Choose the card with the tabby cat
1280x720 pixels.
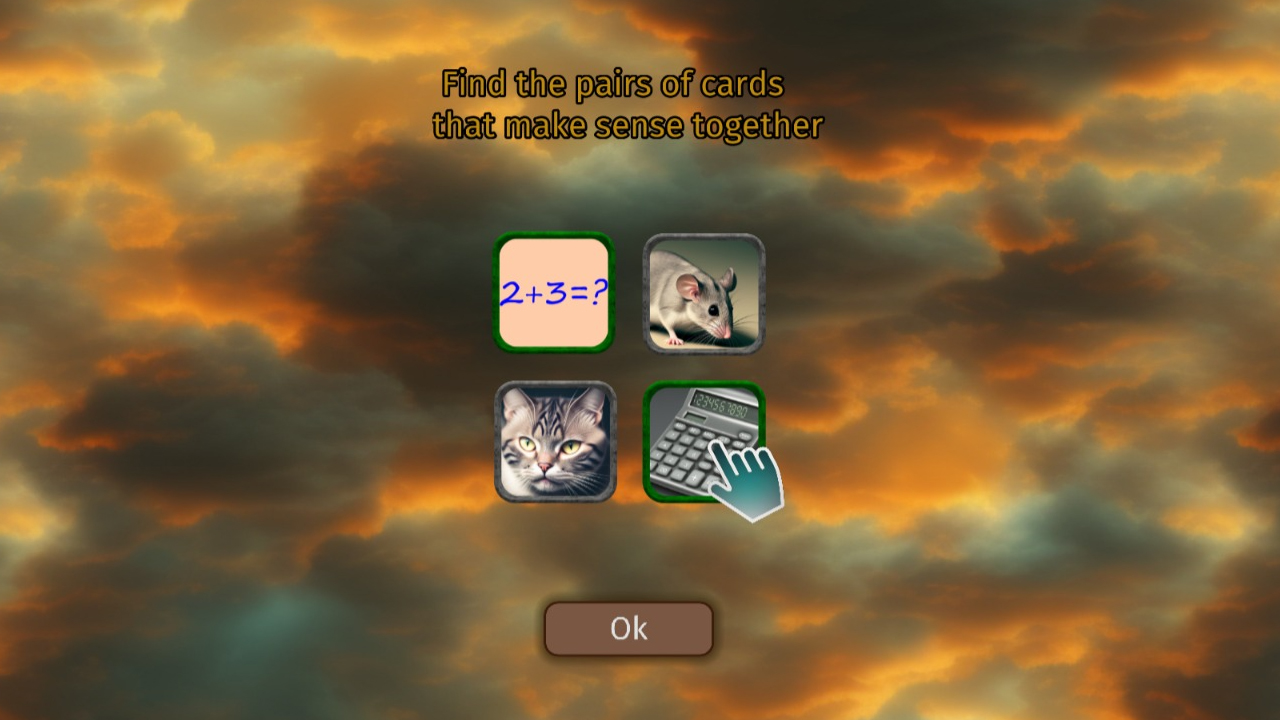tap(555, 443)
